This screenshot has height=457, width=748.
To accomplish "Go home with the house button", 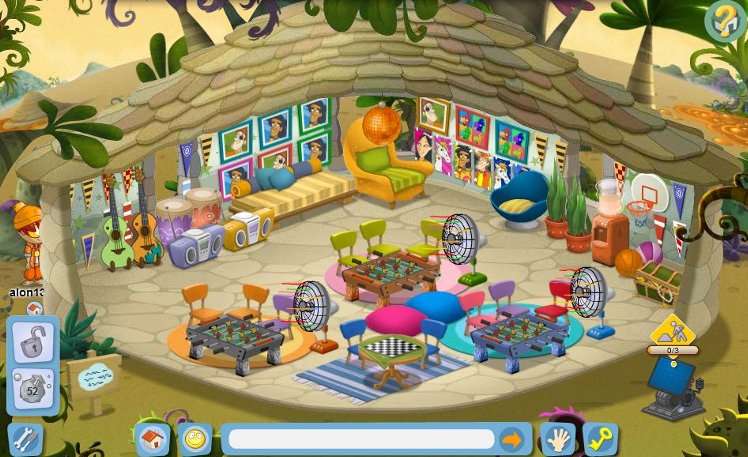I will pyautogui.click(x=152, y=439).
